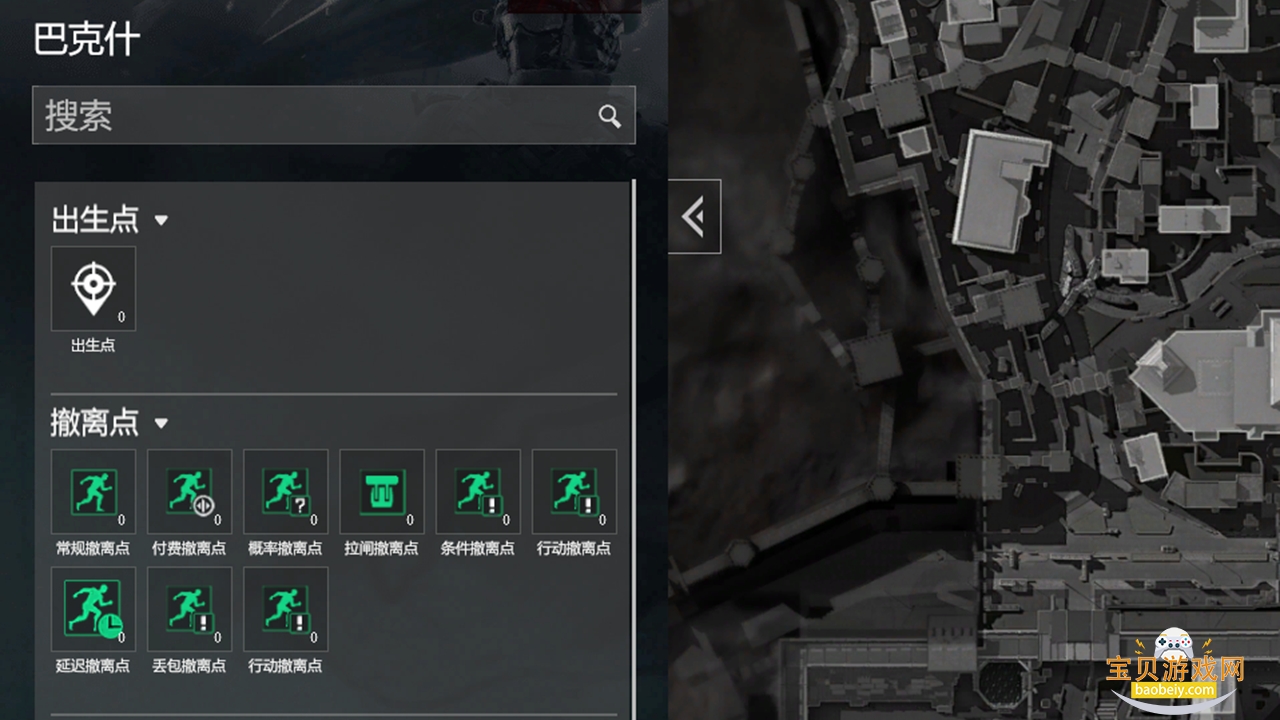Viewport: 1280px width, 720px height.
Task: Select the 付费撤离点 paid extraction icon
Action: [x=189, y=491]
